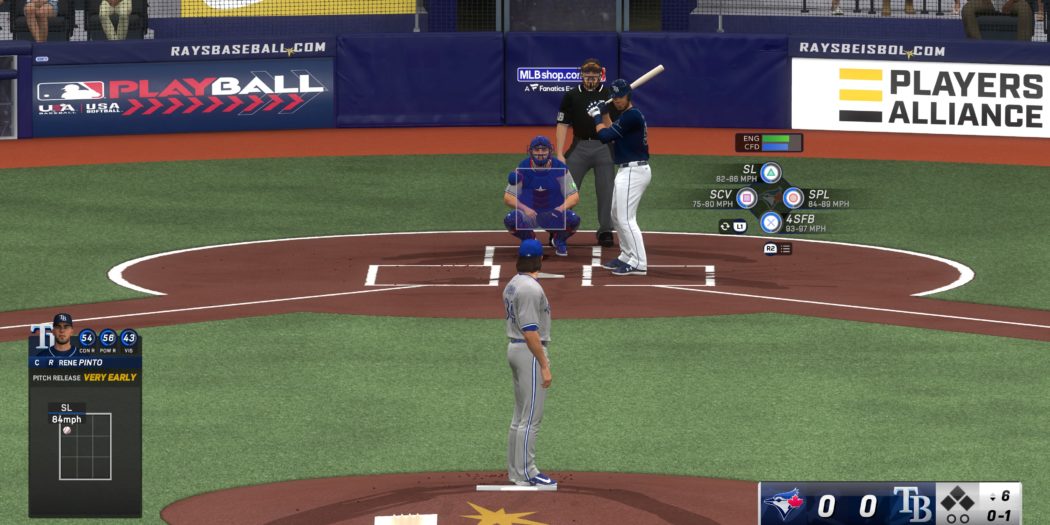
Task: Pick the SPL splitter pitch option
Action: coord(793,197)
